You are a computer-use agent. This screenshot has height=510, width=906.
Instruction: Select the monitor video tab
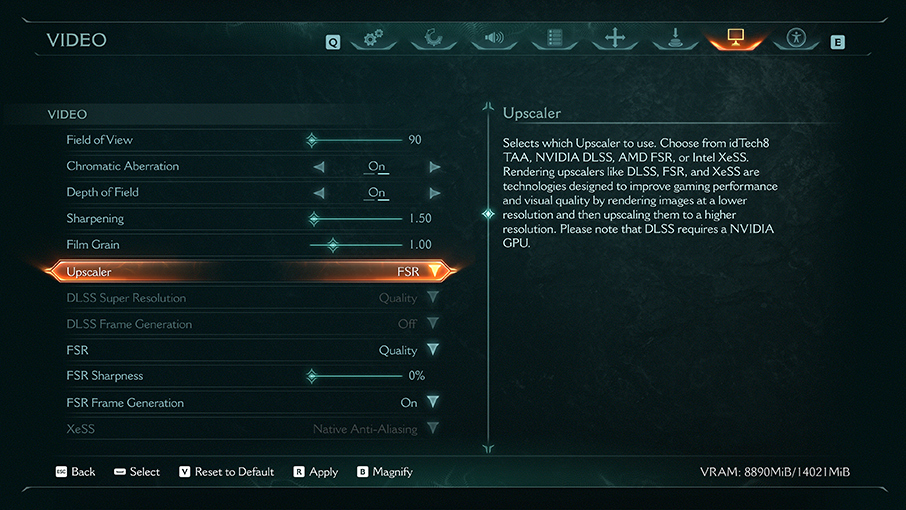pos(736,39)
